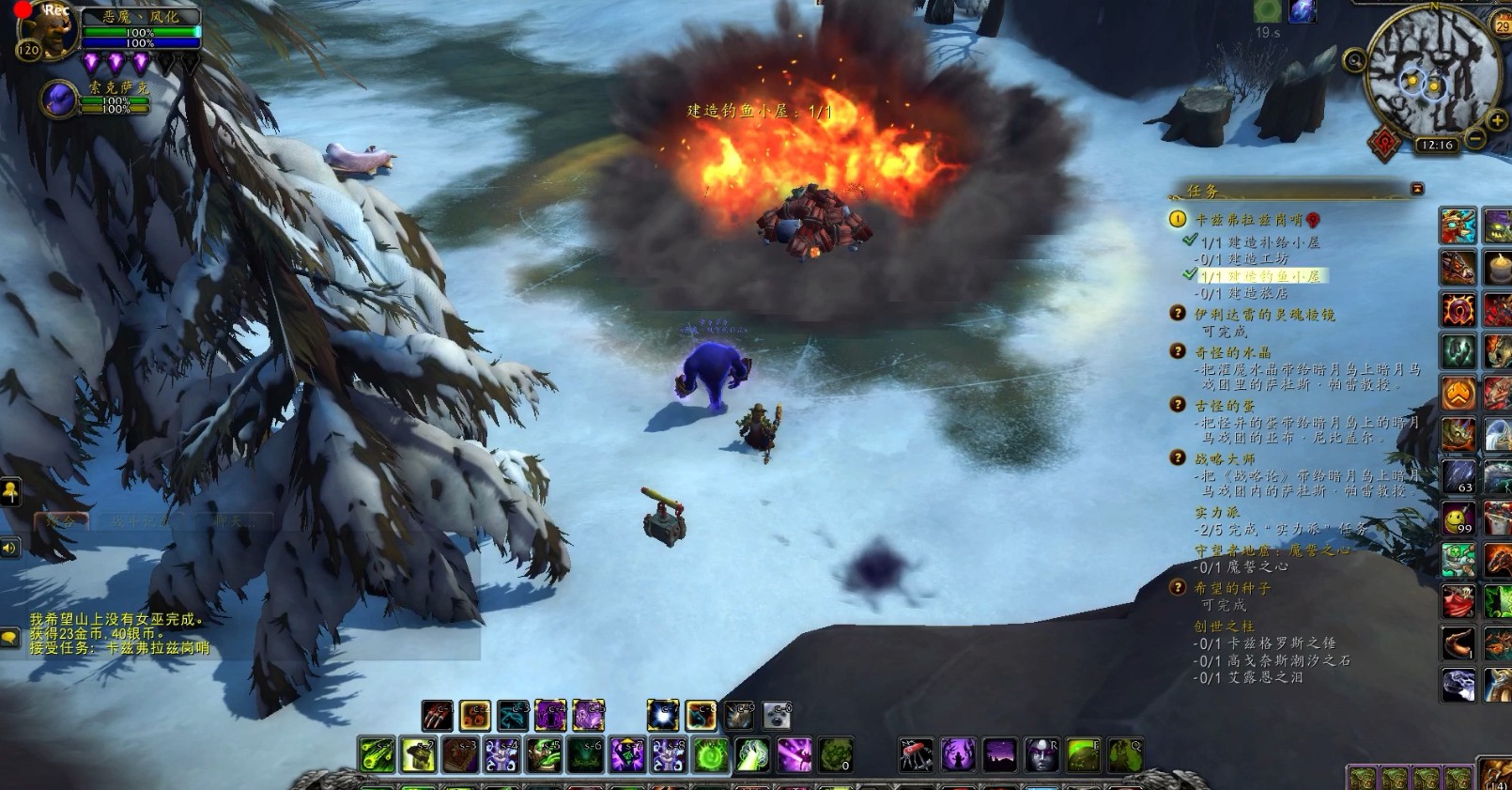Use the red mechanical spider item

[x=916, y=754]
